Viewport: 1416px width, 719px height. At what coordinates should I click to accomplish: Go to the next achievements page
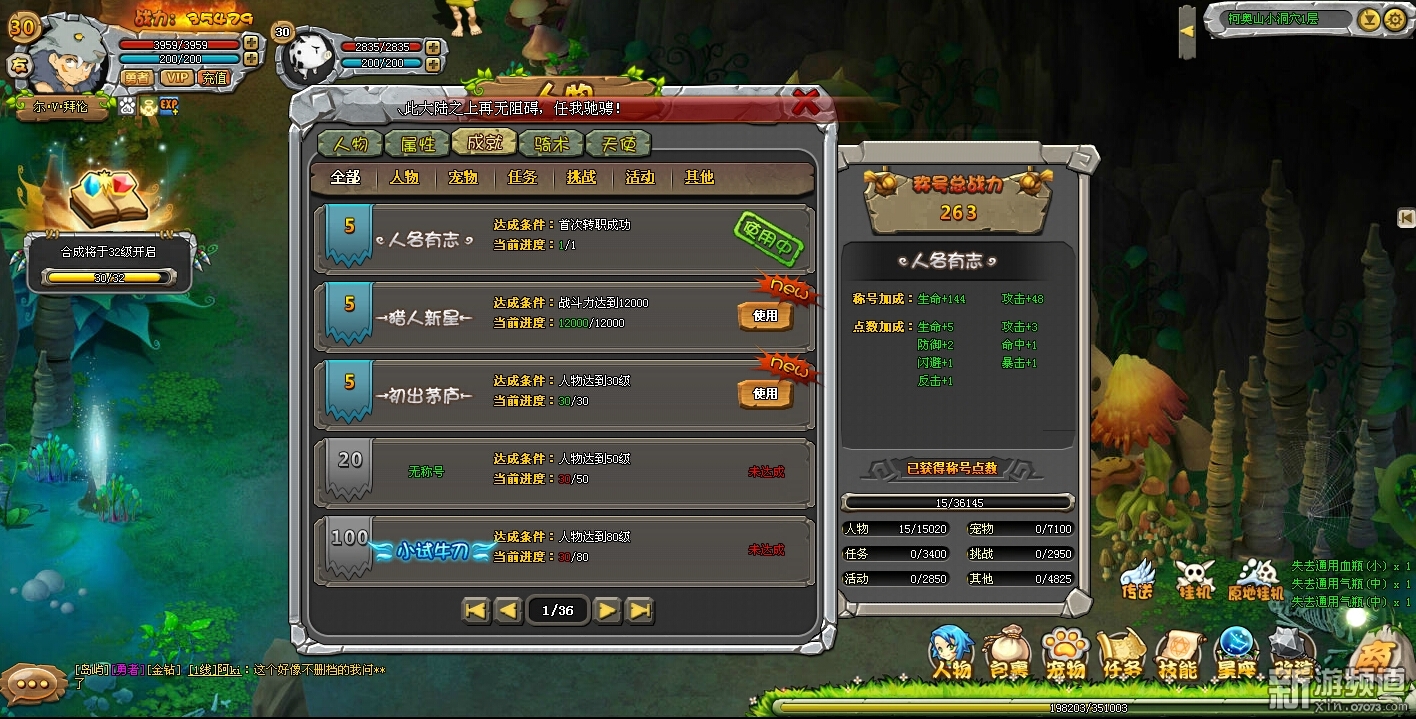(607, 610)
